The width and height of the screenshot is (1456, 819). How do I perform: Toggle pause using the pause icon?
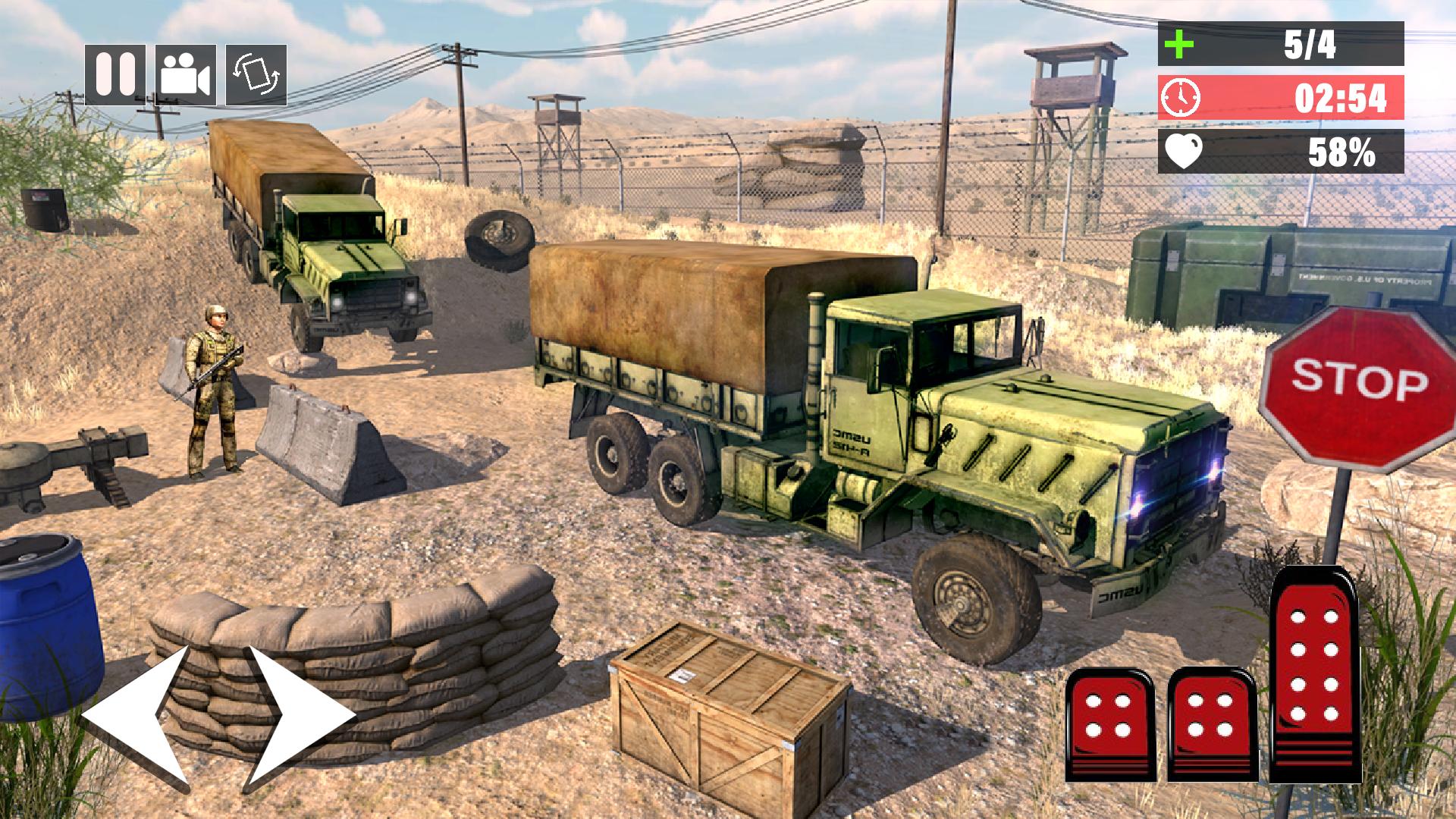click(115, 73)
